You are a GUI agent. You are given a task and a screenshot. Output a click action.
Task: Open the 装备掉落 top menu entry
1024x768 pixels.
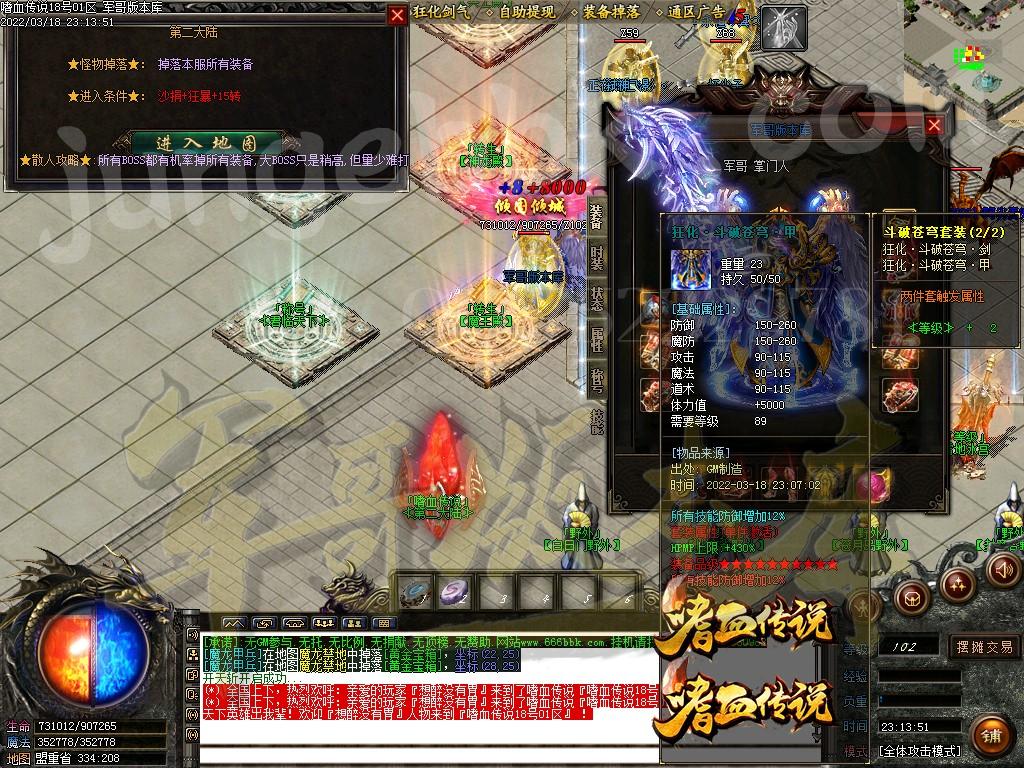(614, 12)
